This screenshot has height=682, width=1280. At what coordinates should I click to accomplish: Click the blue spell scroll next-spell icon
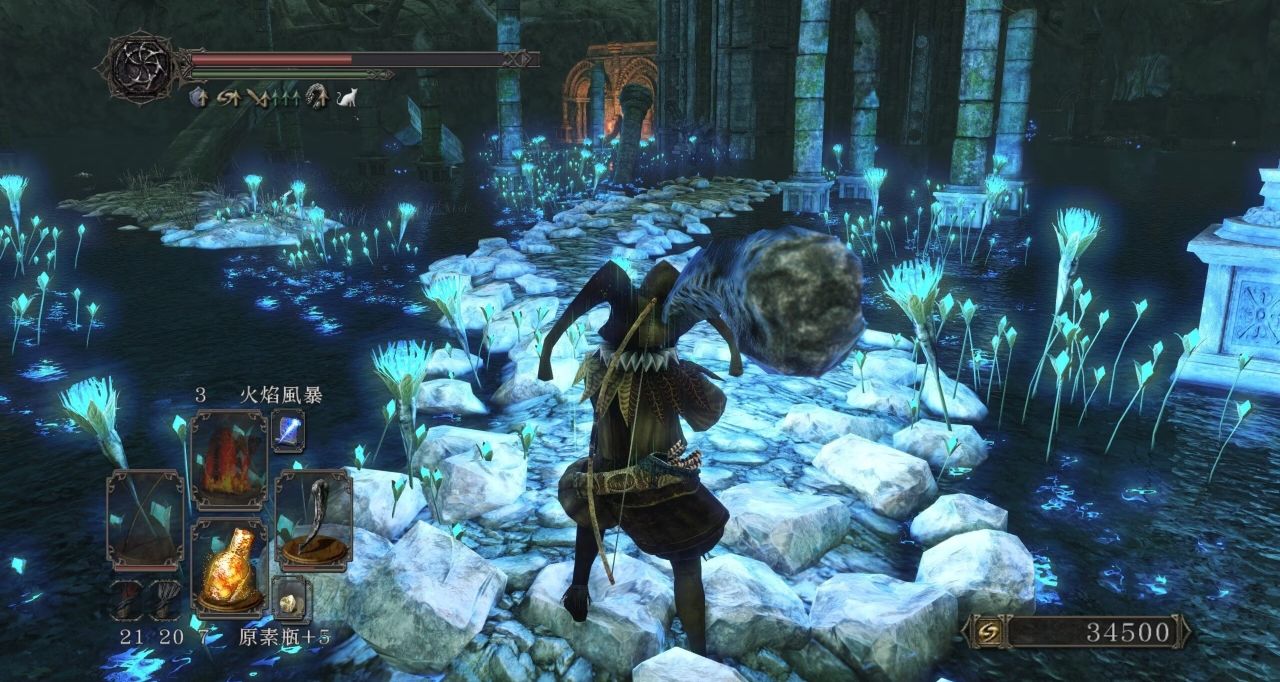[288, 430]
